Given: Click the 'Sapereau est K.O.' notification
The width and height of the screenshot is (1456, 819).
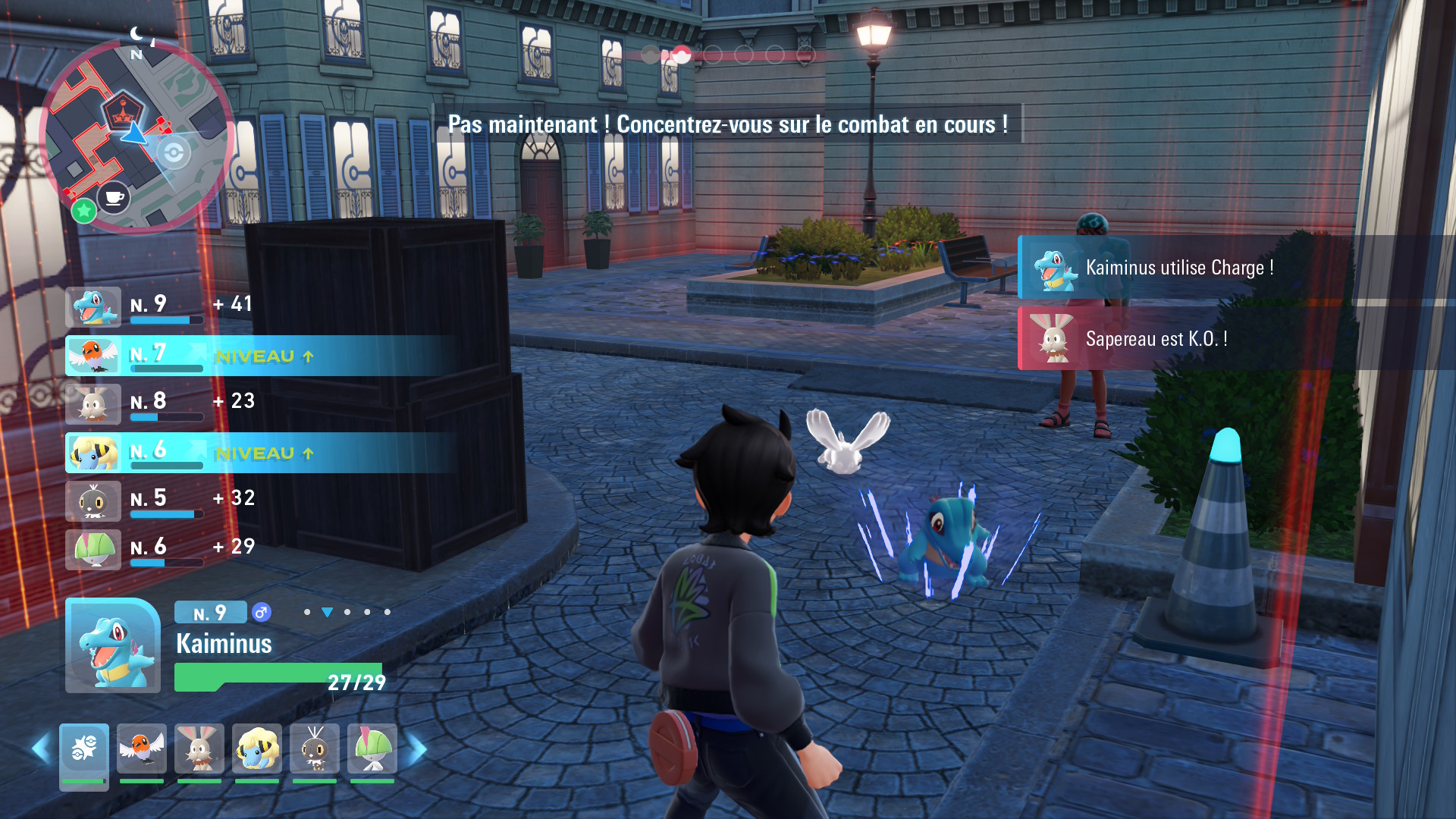Looking at the screenshot, I should 1175,339.
